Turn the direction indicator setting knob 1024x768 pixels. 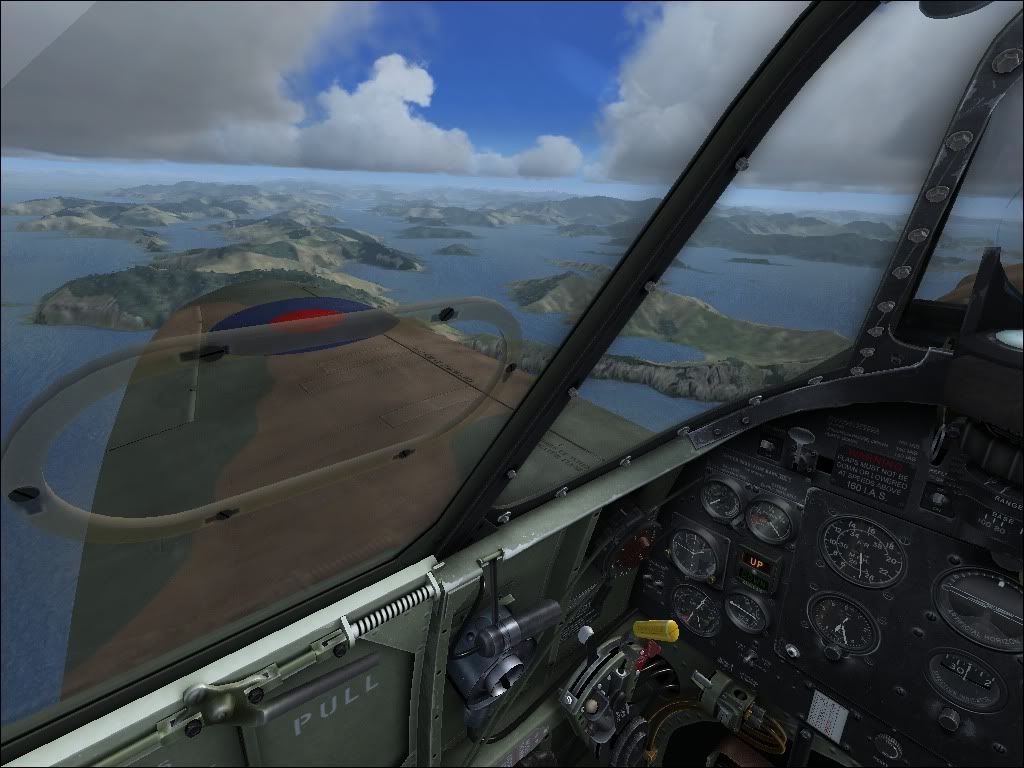(949, 718)
